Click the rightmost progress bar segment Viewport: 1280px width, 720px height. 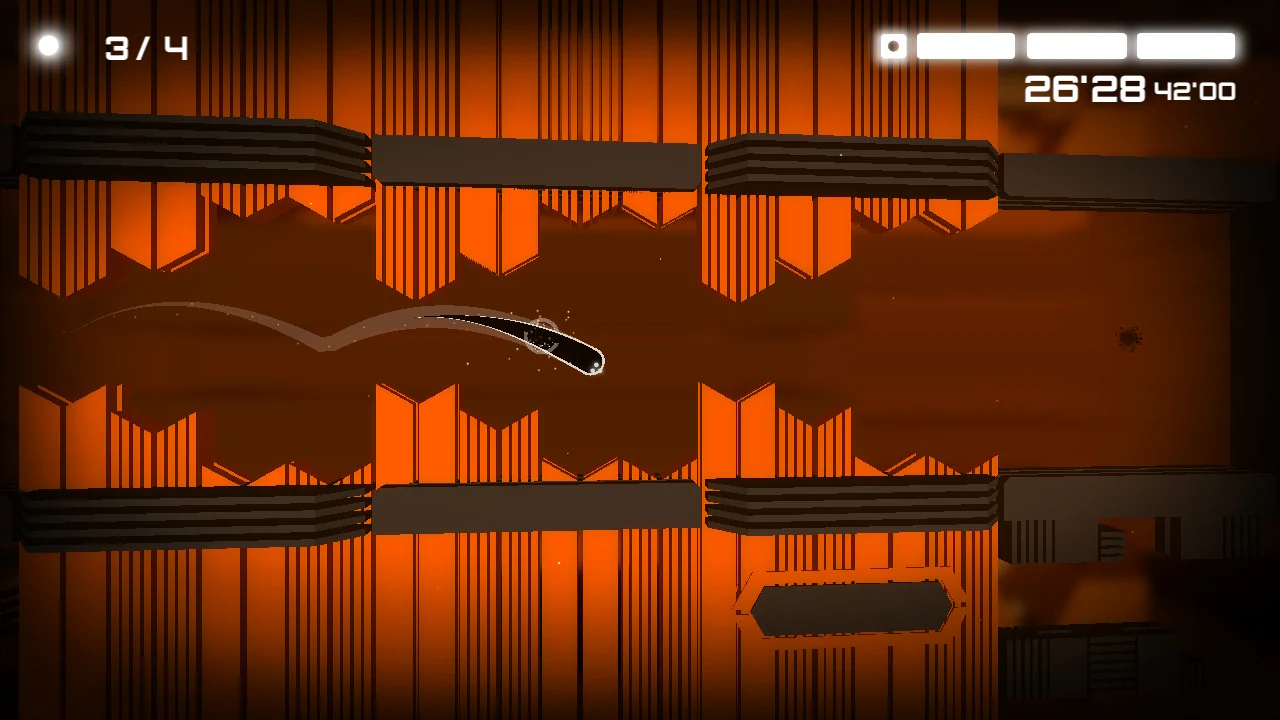pyautogui.click(x=1185, y=46)
